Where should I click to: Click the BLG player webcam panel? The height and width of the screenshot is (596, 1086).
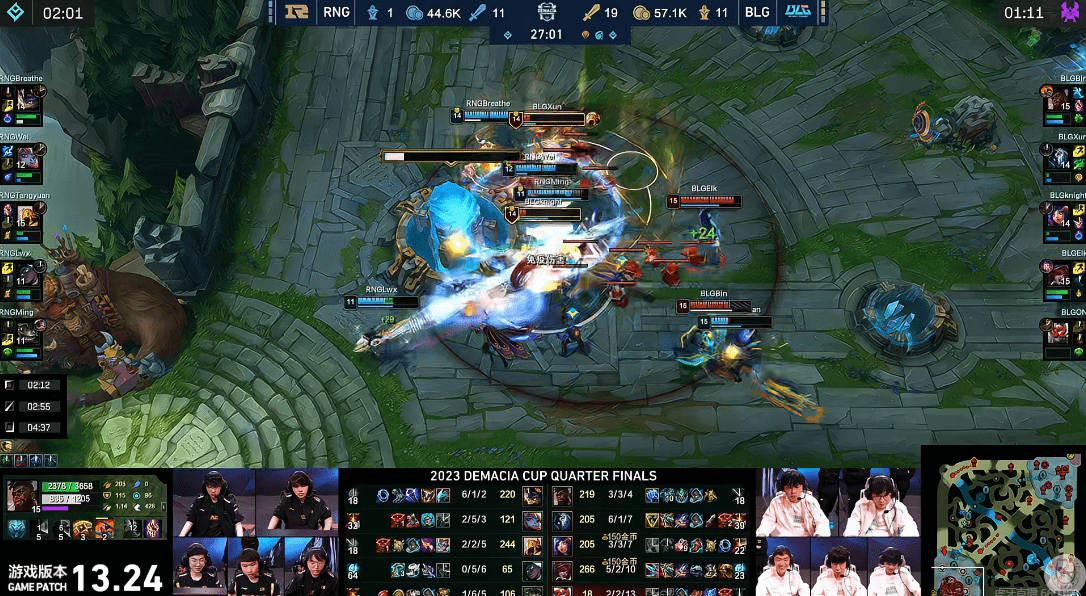pyautogui.click(x=838, y=532)
